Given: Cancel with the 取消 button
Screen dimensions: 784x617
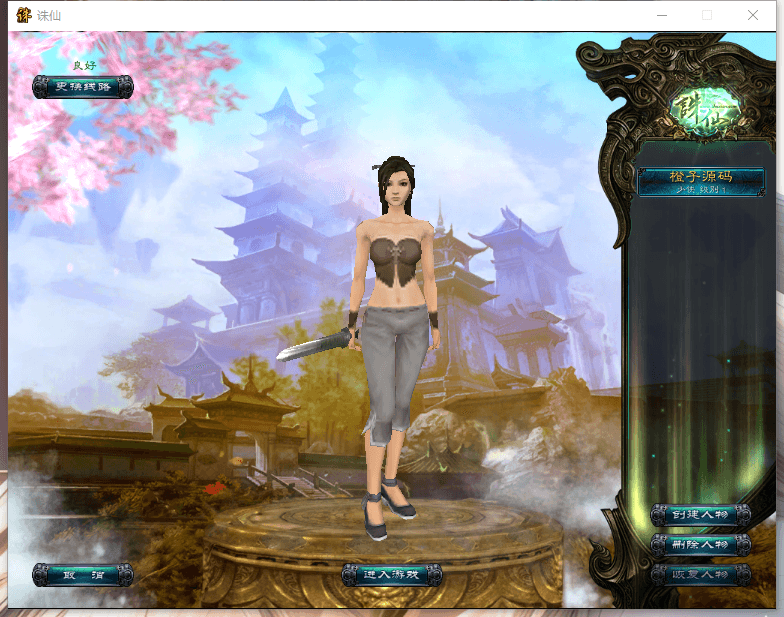Looking at the screenshot, I should click(x=82, y=575).
